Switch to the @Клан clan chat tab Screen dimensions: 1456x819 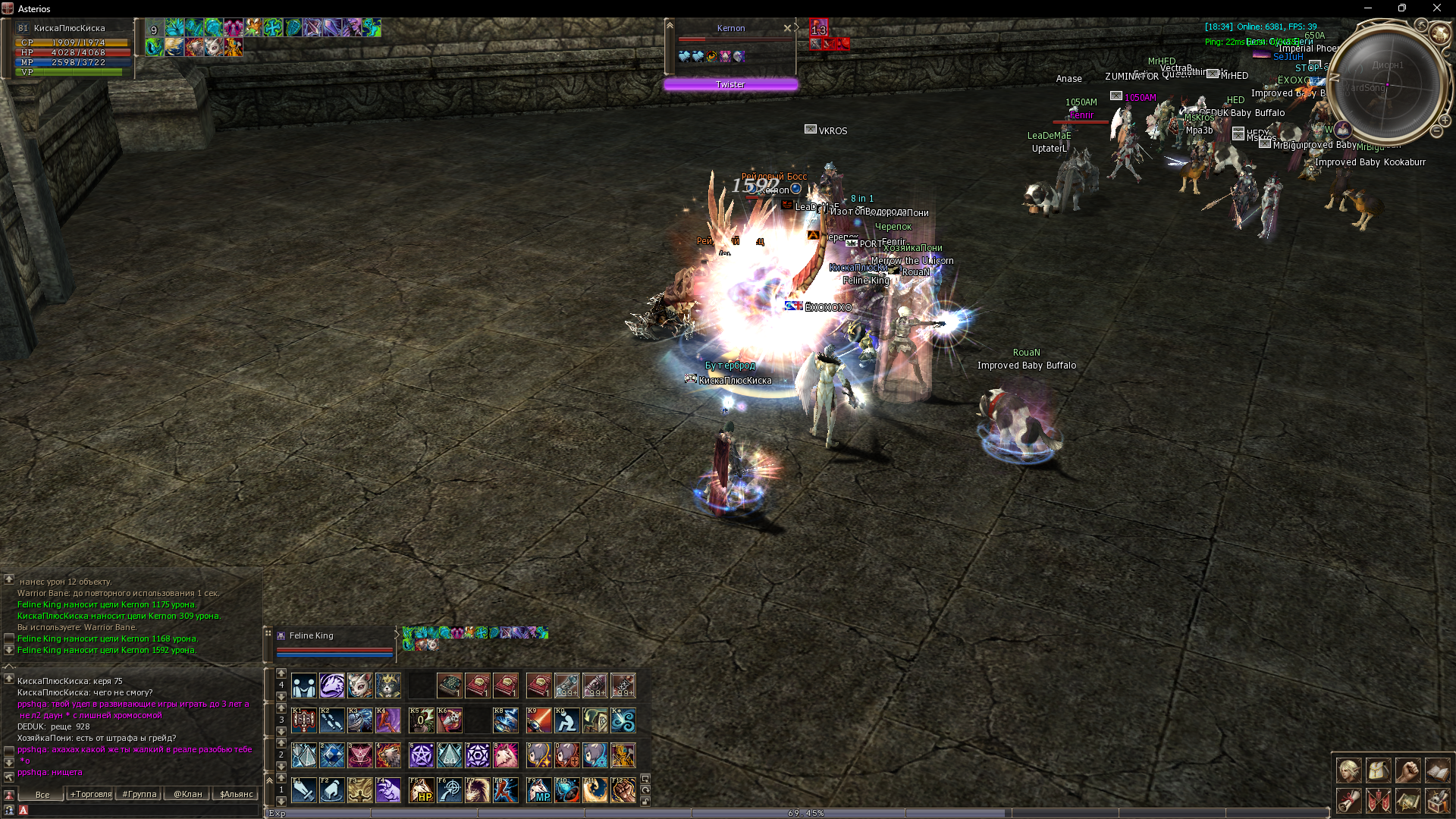188,794
